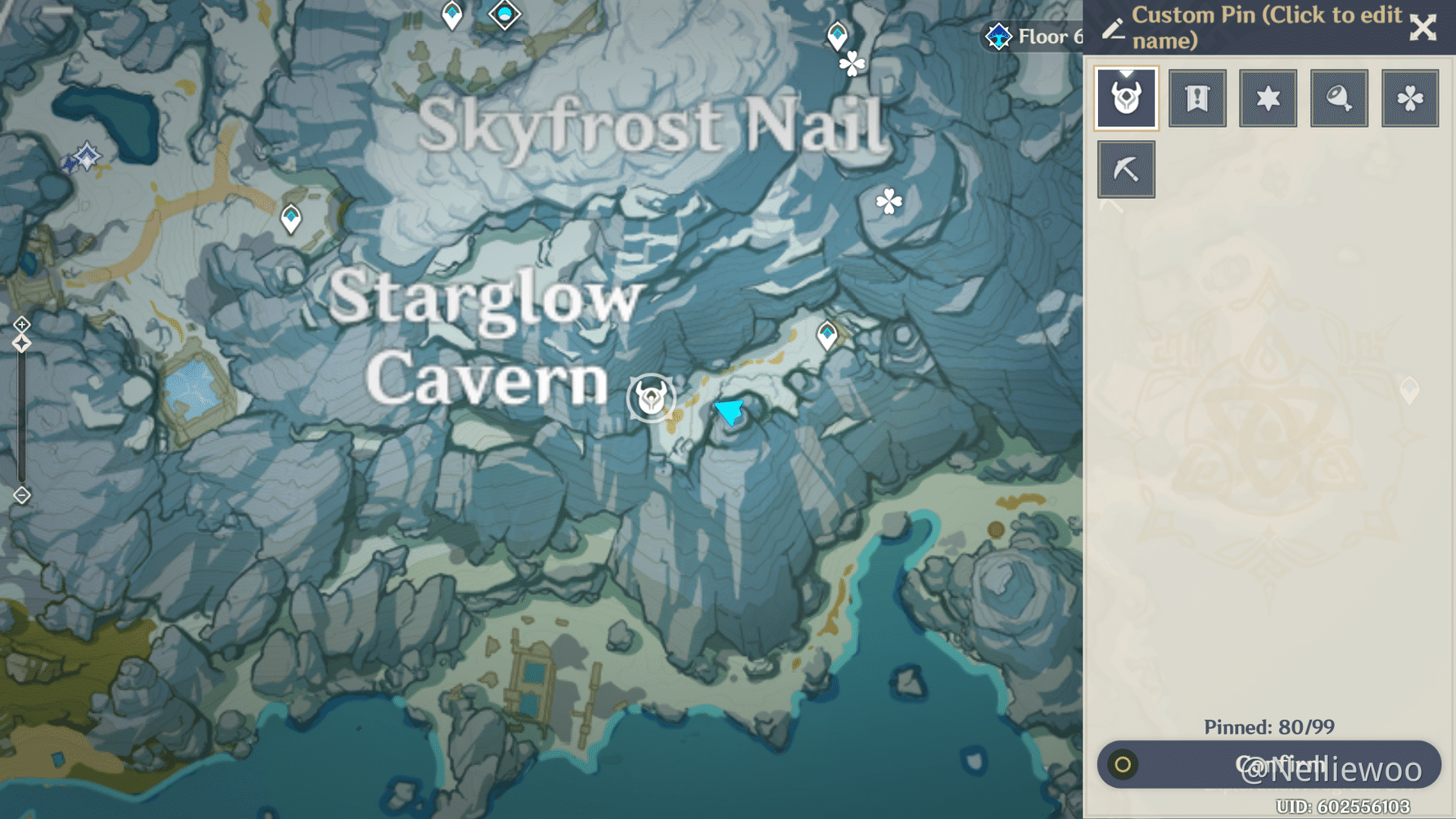Click the Floor 6 domain entrance icon
This screenshot has height=819, width=1456.
997,36
